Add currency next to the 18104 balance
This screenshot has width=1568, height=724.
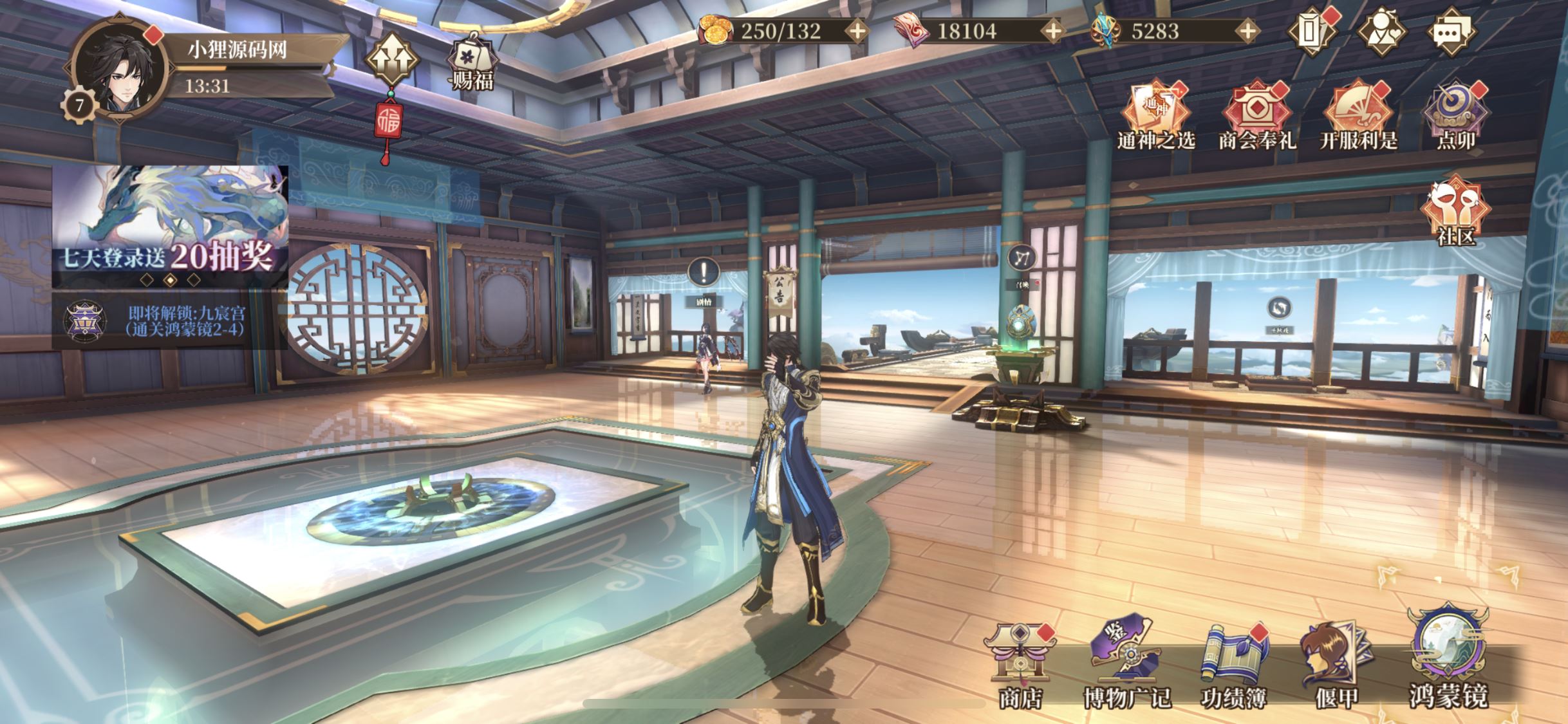(1053, 31)
